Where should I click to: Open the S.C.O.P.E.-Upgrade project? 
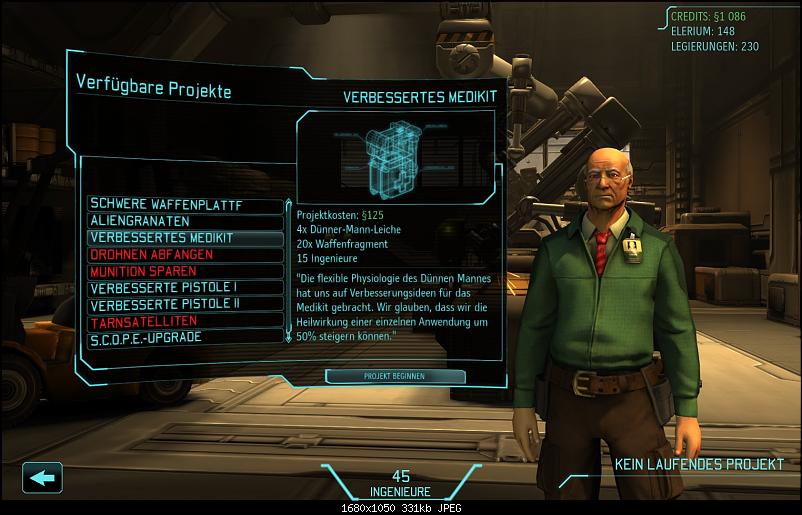point(185,337)
